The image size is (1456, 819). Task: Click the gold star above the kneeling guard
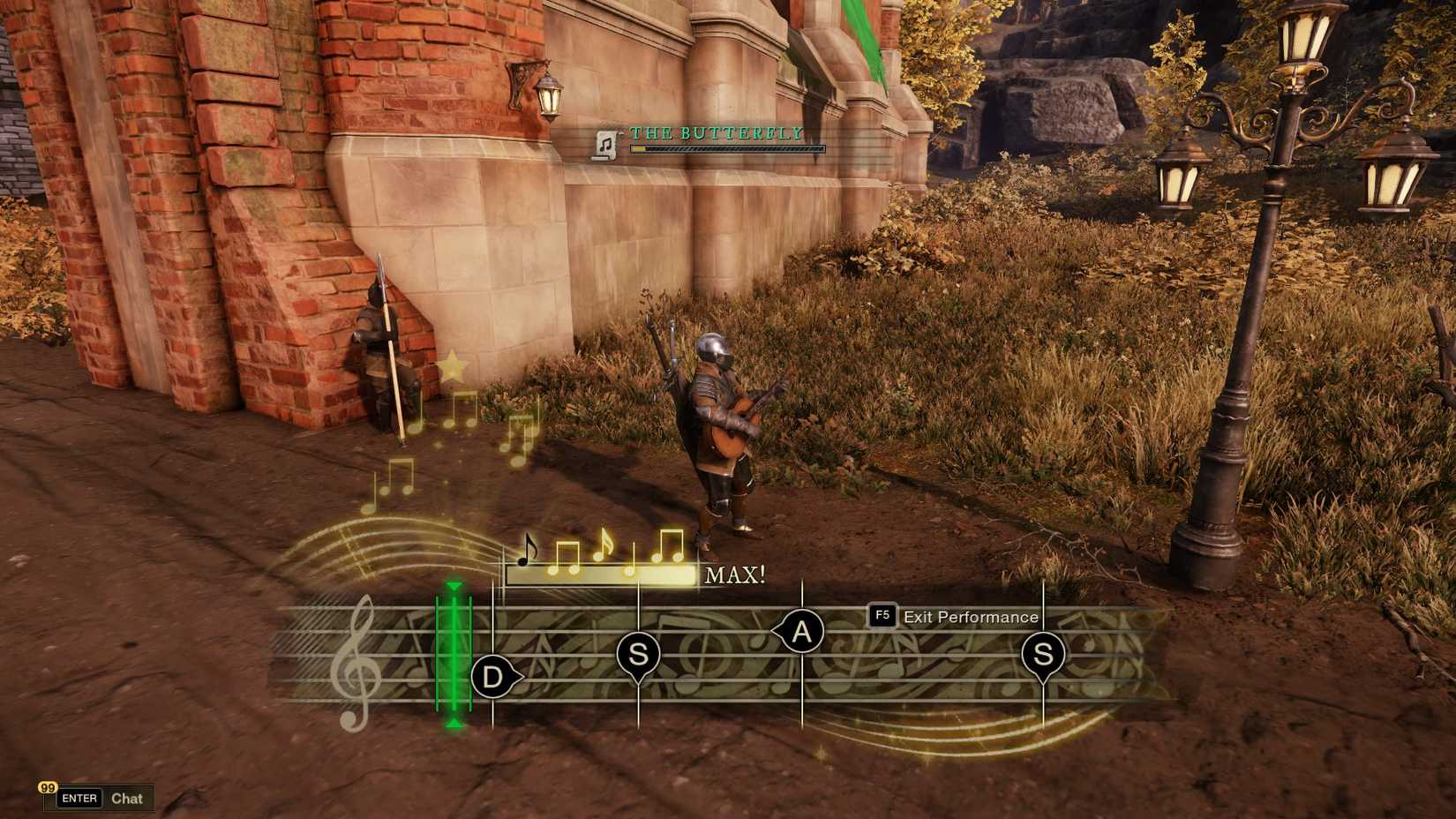pos(454,364)
